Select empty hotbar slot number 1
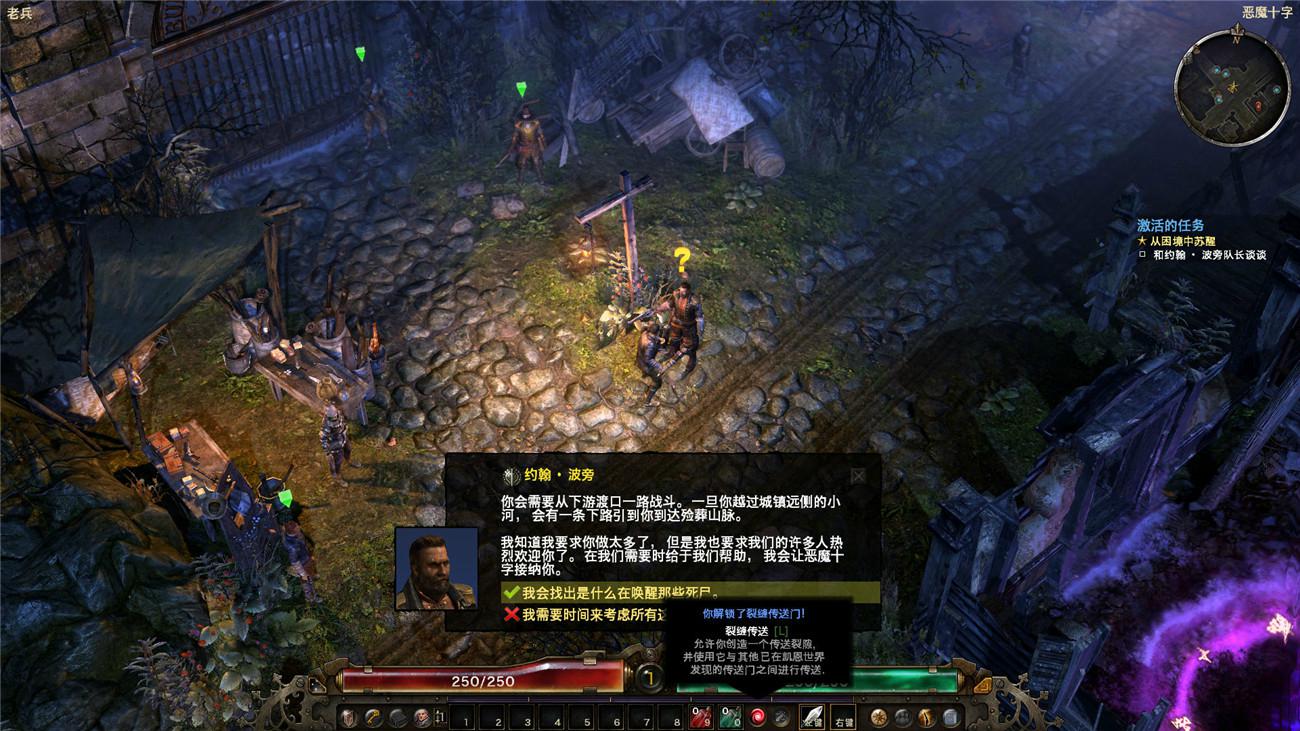The image size is (1300, 731). (464, 717)
